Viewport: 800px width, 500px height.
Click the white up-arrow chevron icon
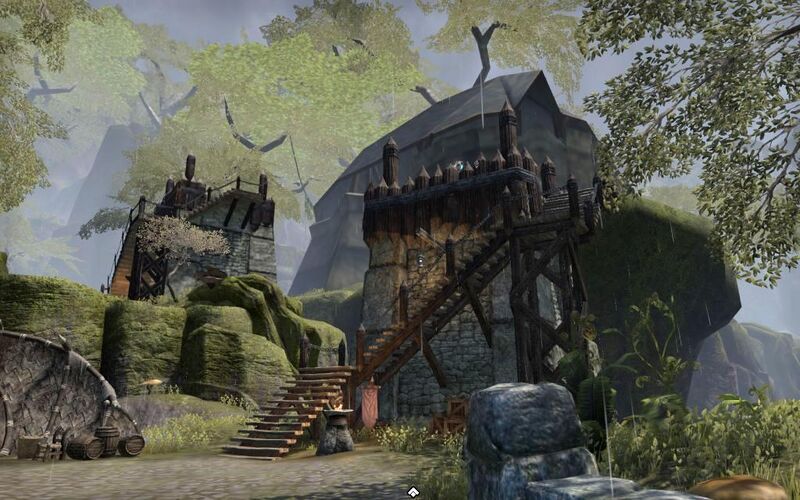click(x=413, y=491)
